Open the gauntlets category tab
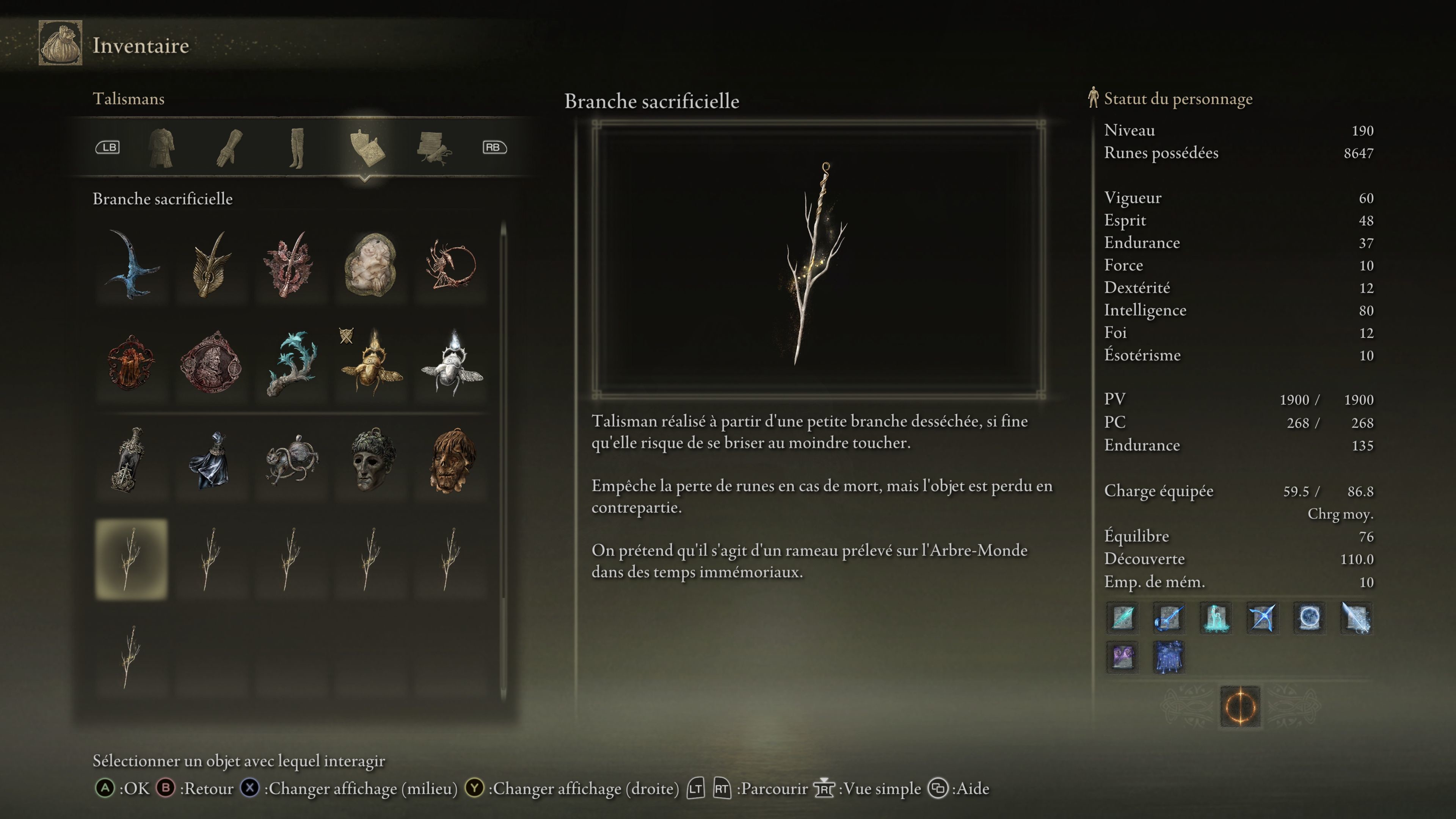This screenshot has width=1456, height=819. coord(229,148)
